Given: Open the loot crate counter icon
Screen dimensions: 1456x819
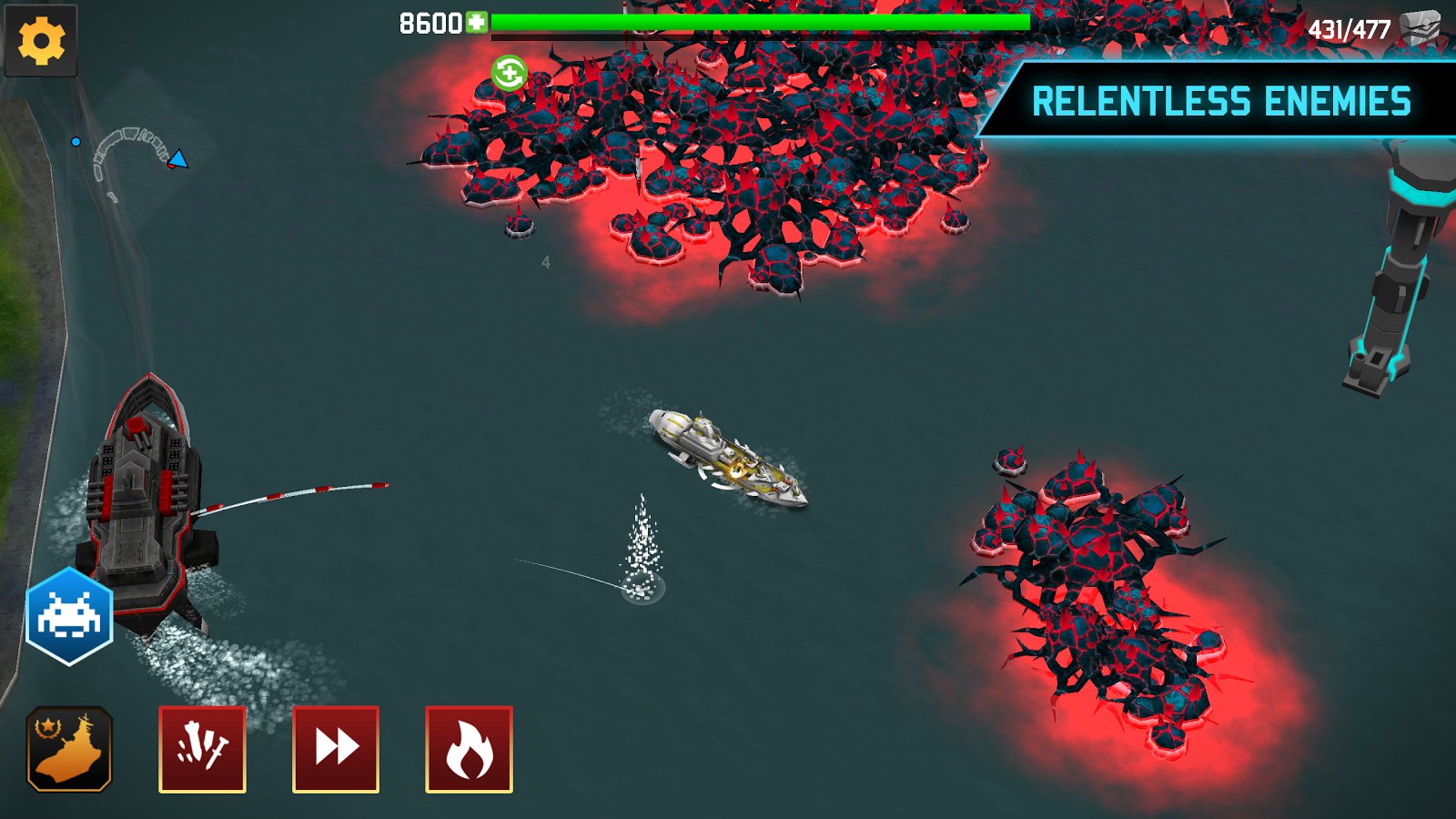Looking at the screenshot, I should tap(1420, 29).
